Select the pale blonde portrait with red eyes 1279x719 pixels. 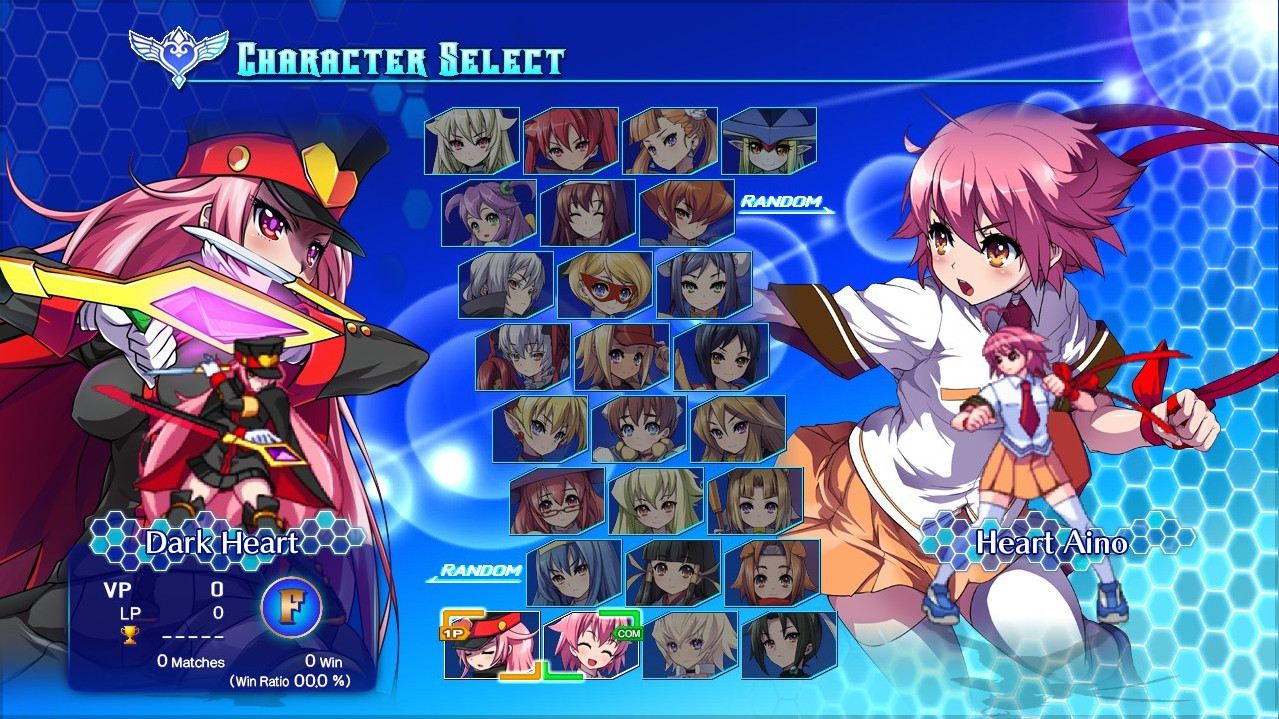[472, 141]
